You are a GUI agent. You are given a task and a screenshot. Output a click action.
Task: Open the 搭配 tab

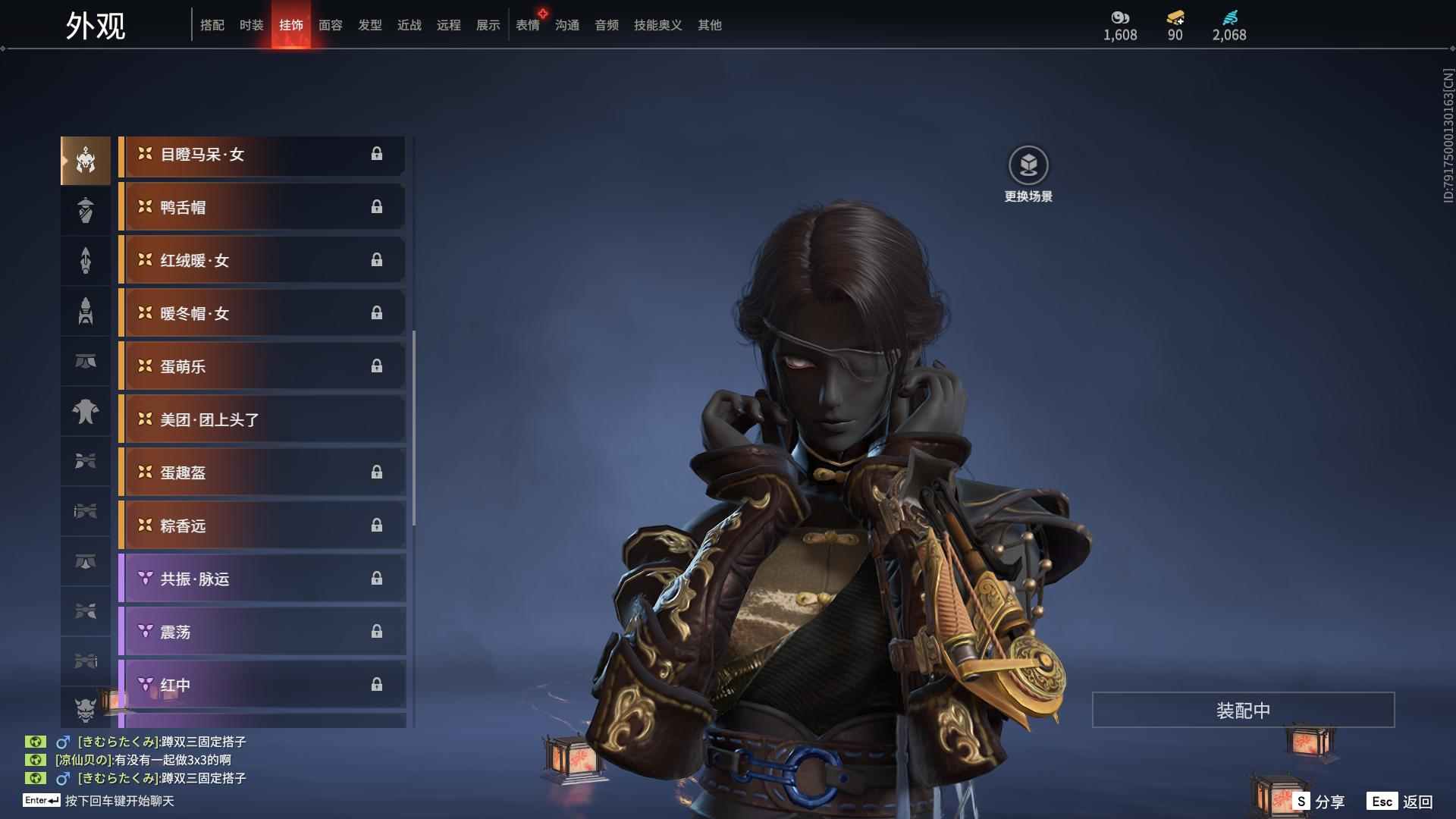pyautogui.click(x=212, y=25)
